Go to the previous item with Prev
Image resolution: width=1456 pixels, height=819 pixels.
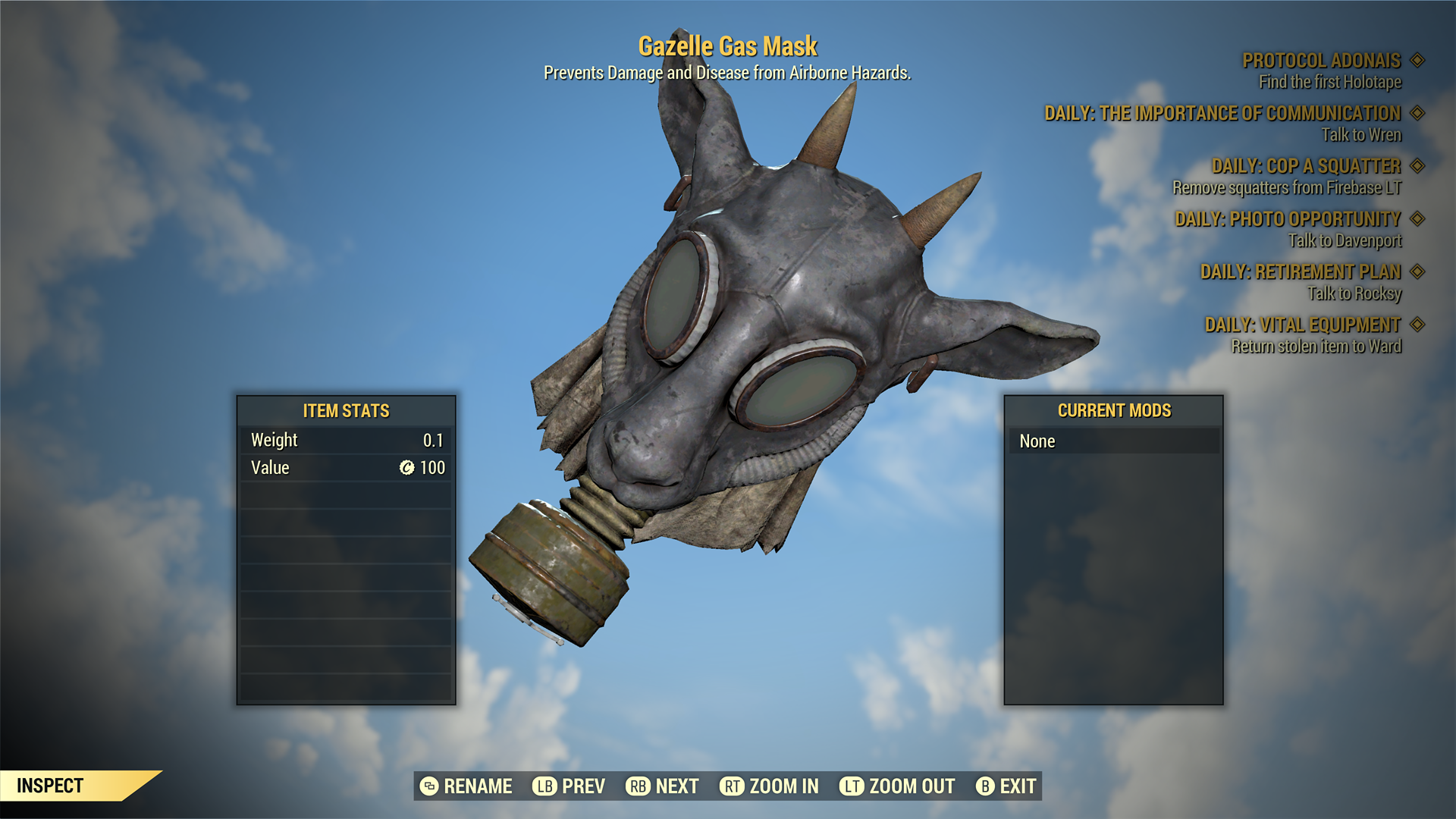pyautogui.click(x=569, y=786)
